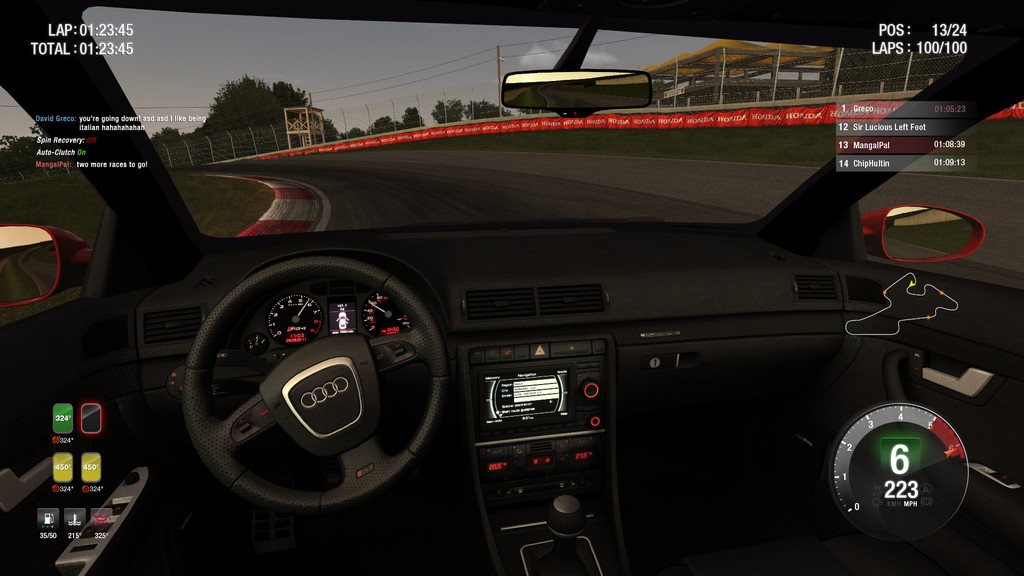
Task: Click the green front-left tire indicator
Action: pyautogui.click(x=63, y=417)
